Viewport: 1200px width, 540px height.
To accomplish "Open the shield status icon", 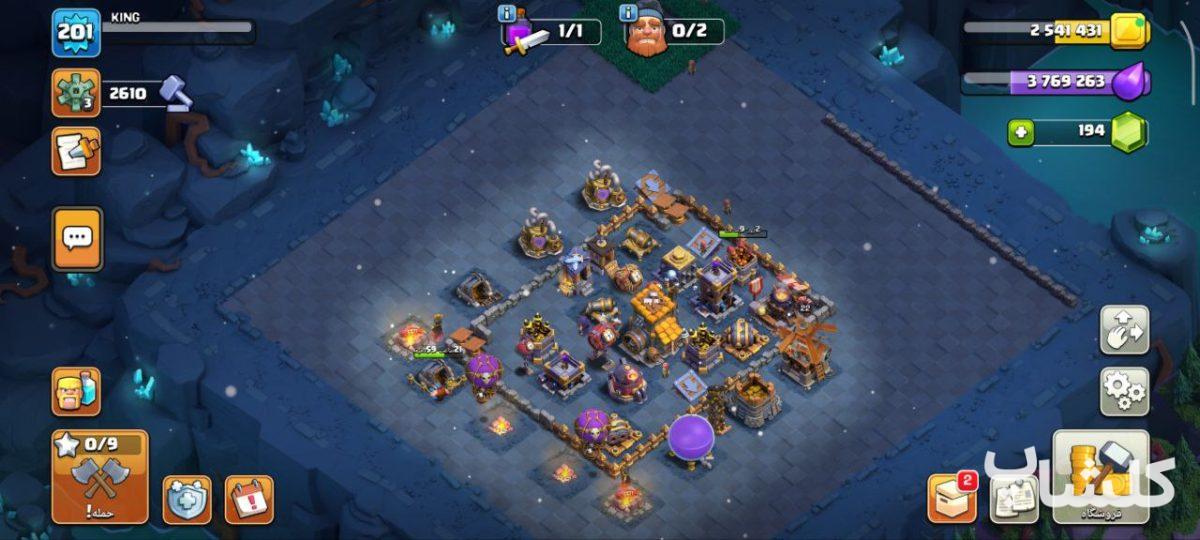I will [187, 499].
